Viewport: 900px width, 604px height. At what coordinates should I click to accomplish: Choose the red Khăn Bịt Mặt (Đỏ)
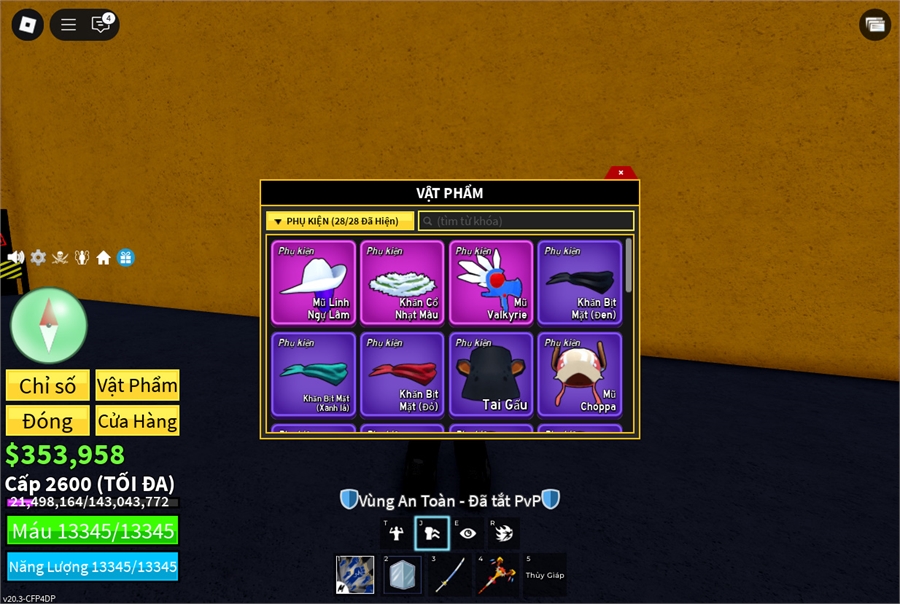point(402,374)
